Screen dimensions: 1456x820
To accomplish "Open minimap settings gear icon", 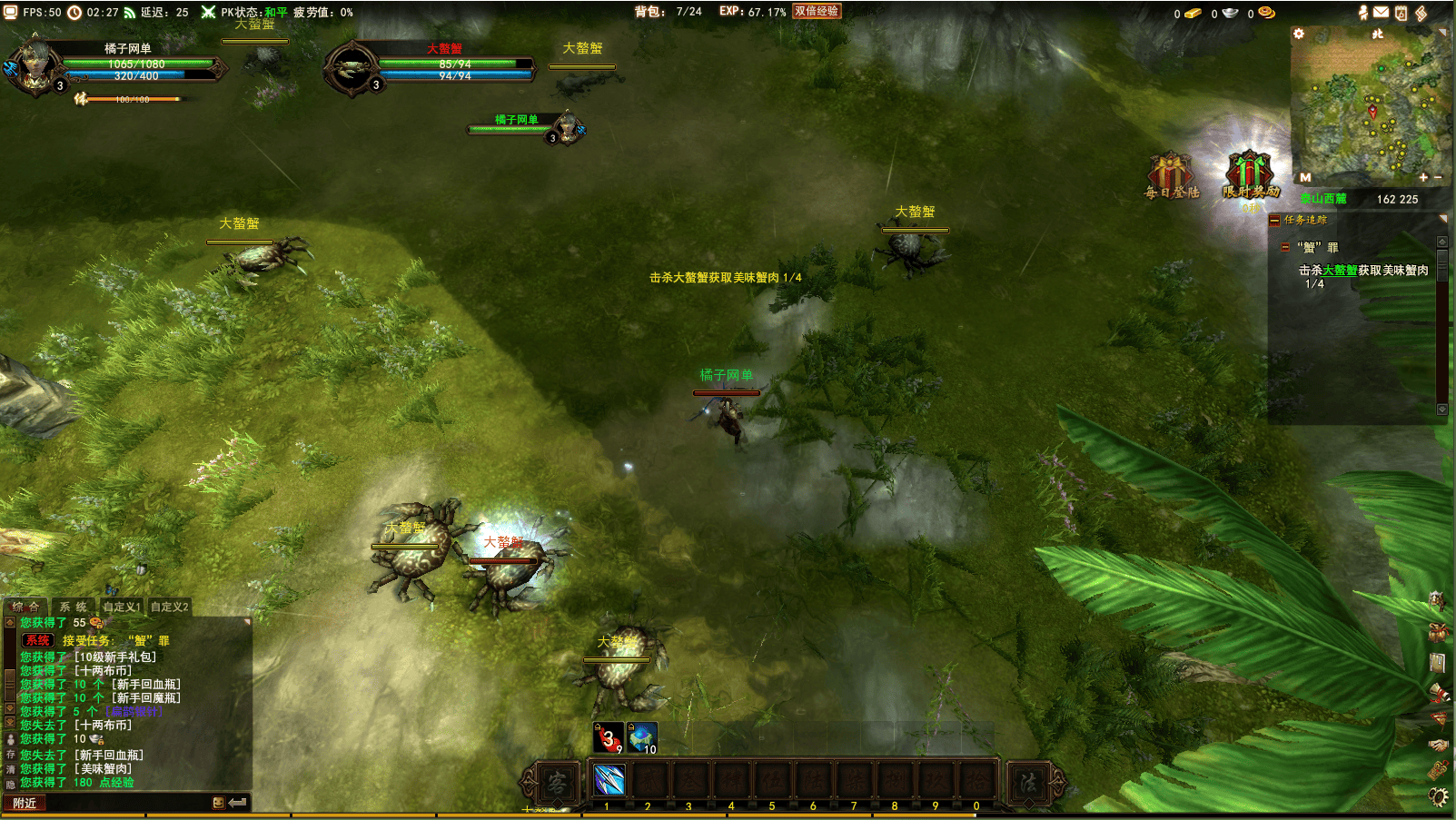I will (1299, 34).
